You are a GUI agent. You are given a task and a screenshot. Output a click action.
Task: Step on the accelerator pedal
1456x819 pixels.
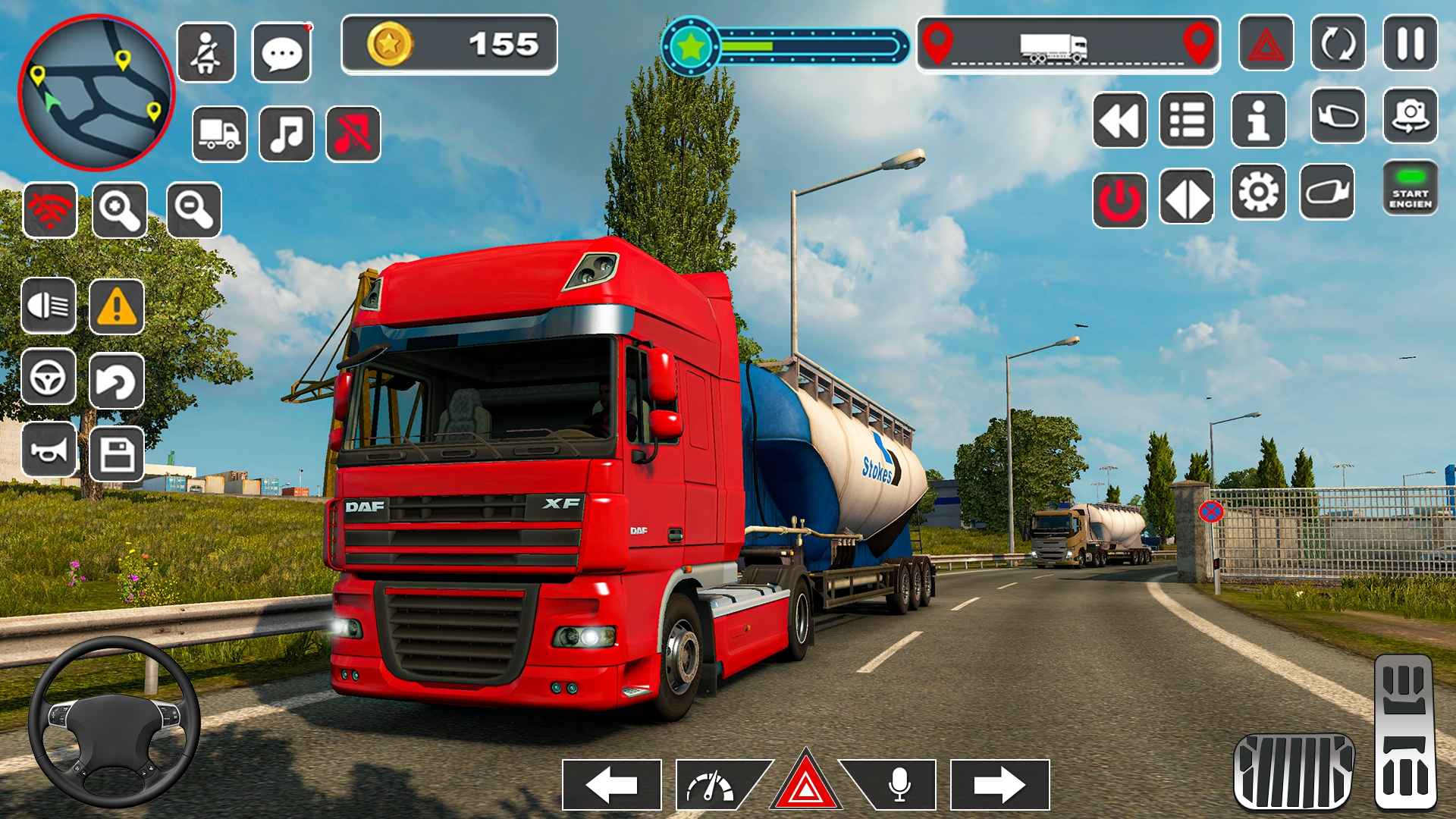tap(1404, 732)
